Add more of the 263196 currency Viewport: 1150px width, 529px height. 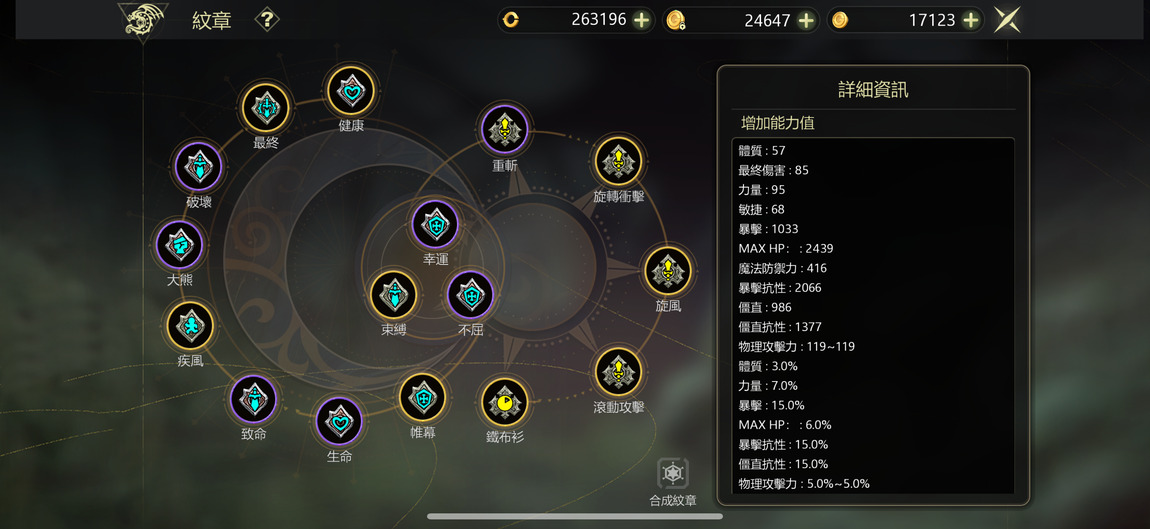click(x=642, y=20)
